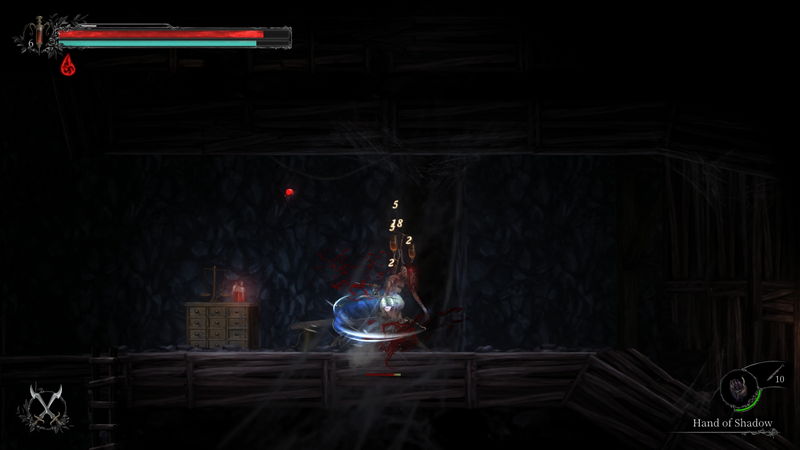This screenshot has height=450, width=800.
Task: Select the crossed blades weapon icon
Action: (x=43, y=405)
